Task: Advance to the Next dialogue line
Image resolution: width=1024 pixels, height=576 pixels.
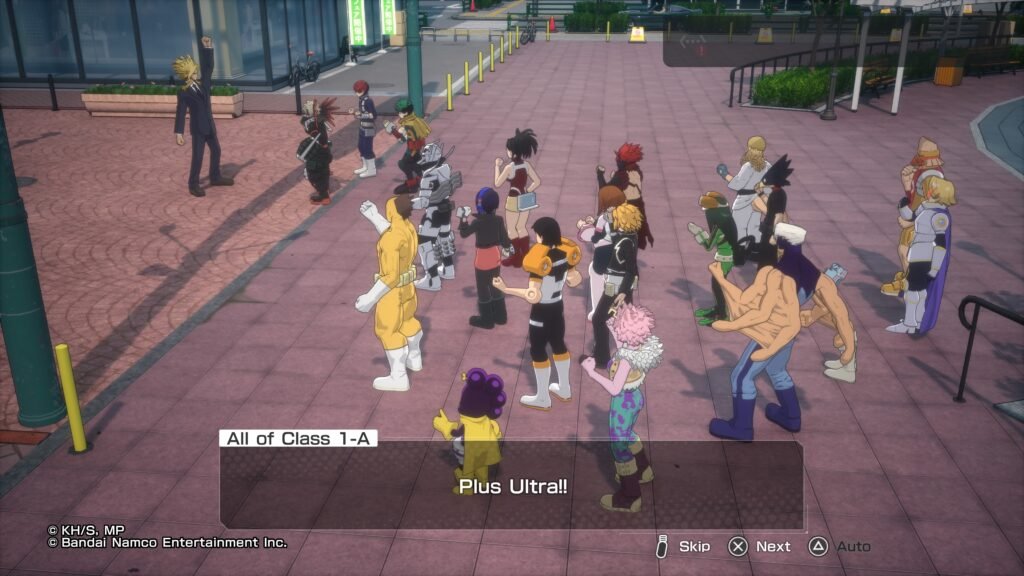Action: [760, 547]
